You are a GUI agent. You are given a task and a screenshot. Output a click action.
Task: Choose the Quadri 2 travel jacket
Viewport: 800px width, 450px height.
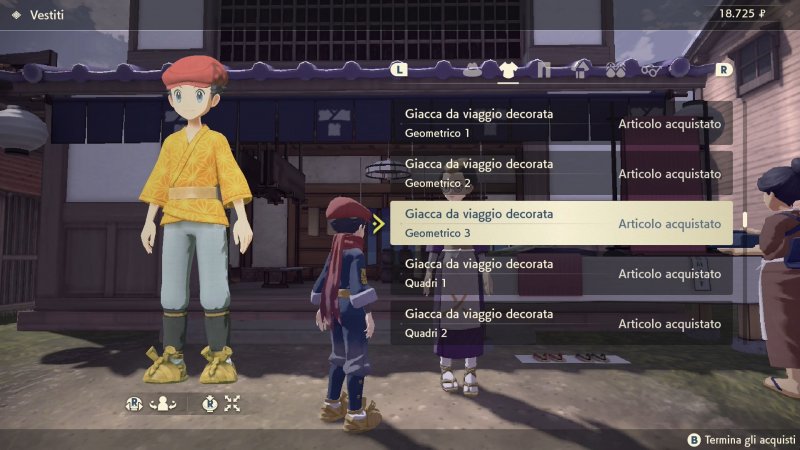pyautogui.click(x=560, y=323)
